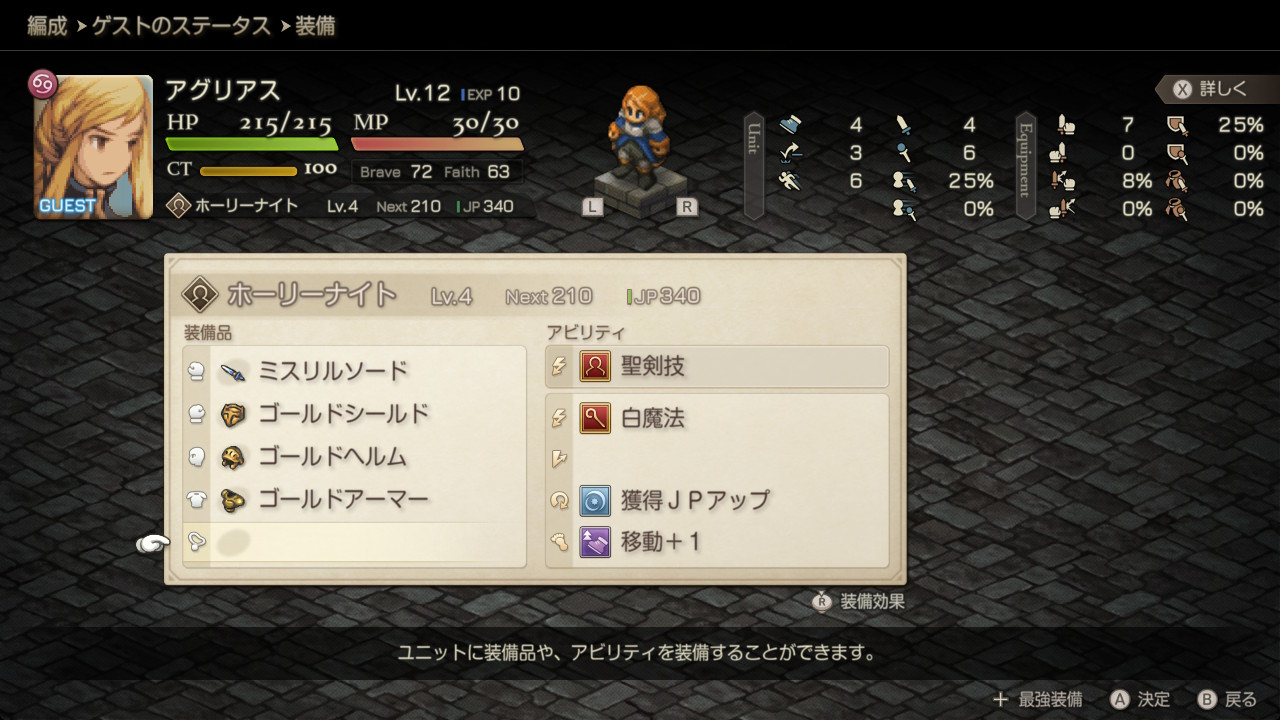Click the Gold Armor body equipment icon
This screenshot has width=1280, height=720.
[231, 499]
